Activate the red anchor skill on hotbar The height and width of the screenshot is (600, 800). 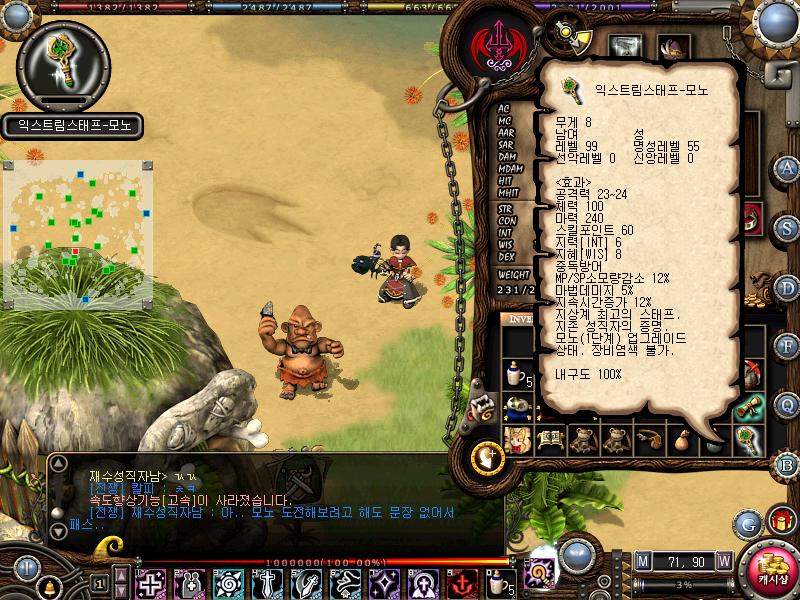462,583
